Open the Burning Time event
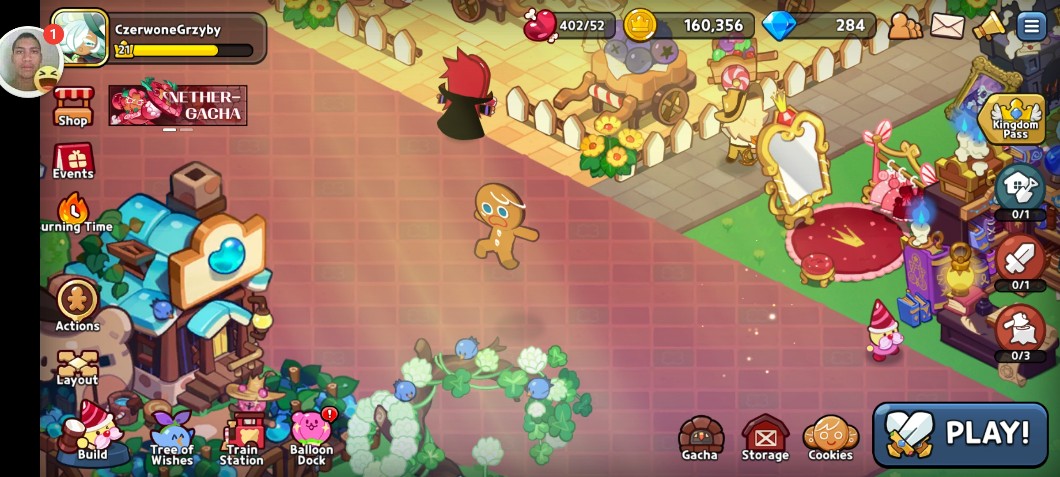The height and width of the screenshot is (477, 1060). pos(73,213)
